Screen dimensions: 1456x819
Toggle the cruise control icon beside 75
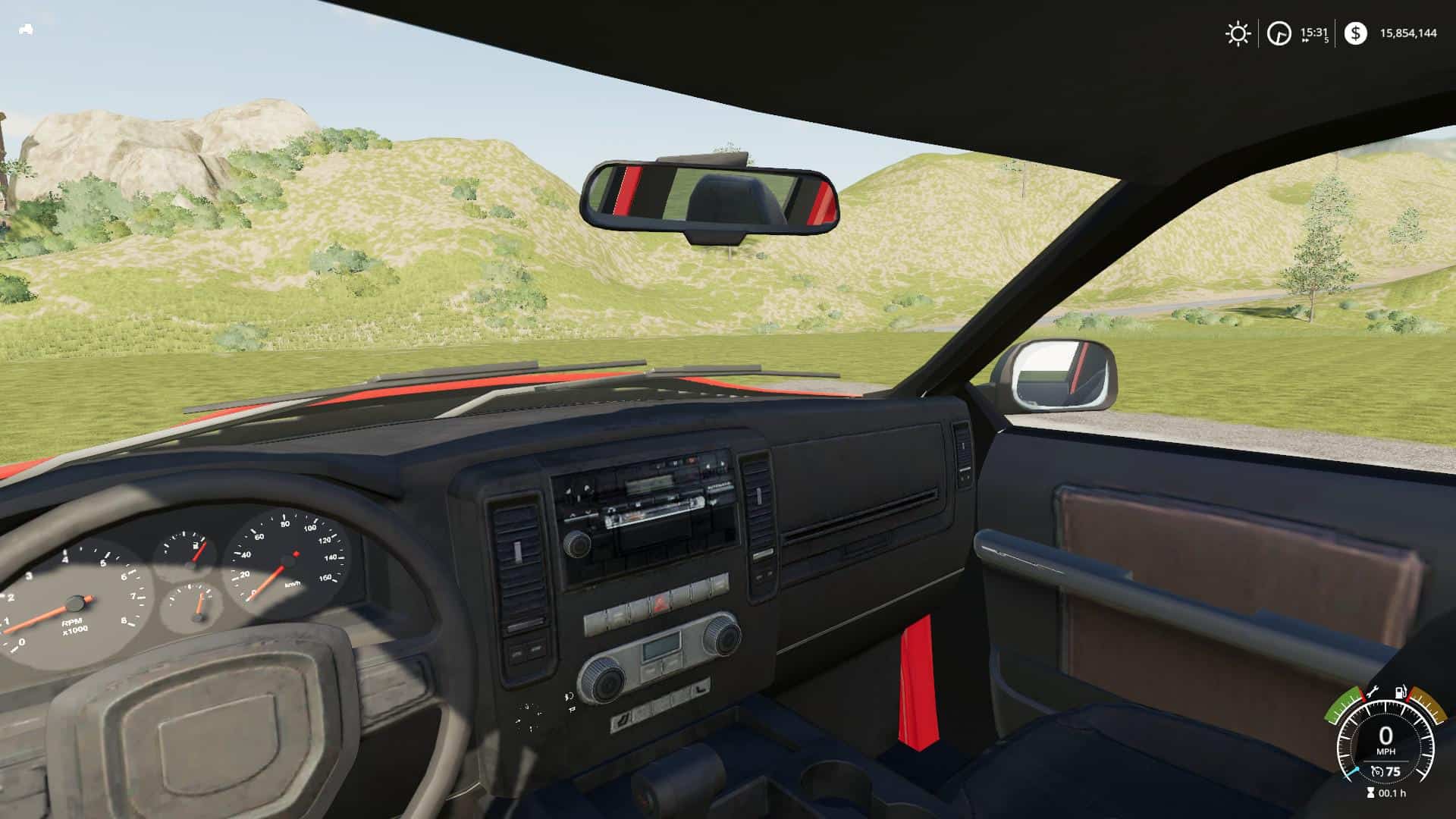click(1376, 772)
